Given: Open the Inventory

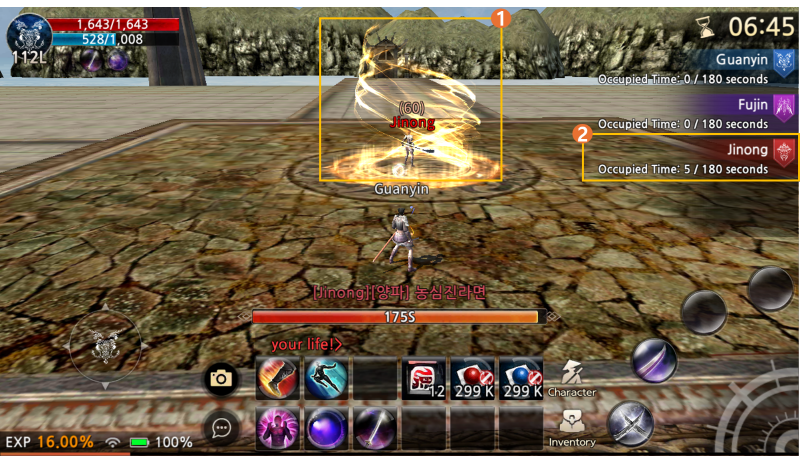Looking at the screenshot, I should click(572, 427).
